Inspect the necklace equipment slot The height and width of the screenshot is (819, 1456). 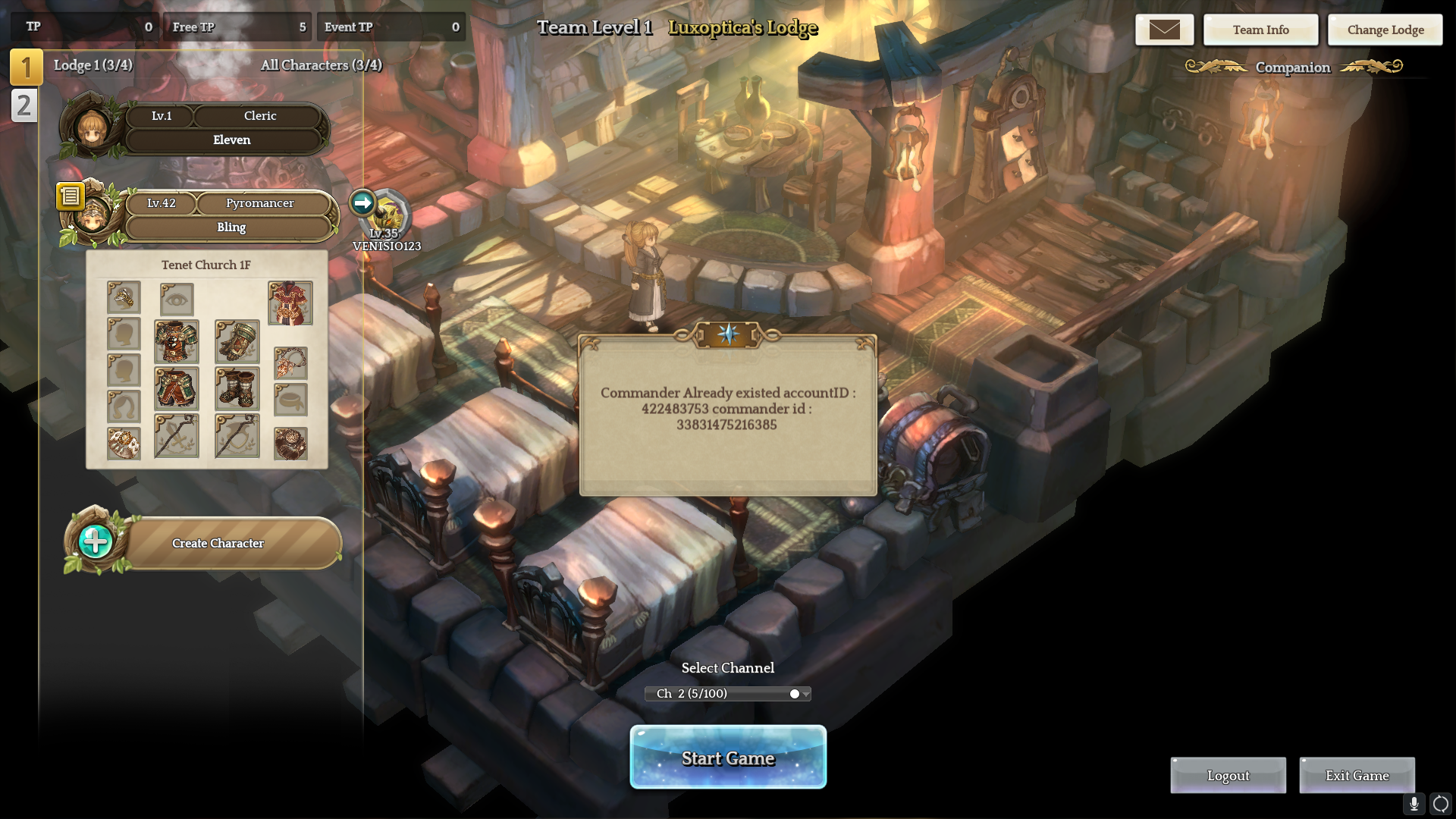(x=290, y=364)
